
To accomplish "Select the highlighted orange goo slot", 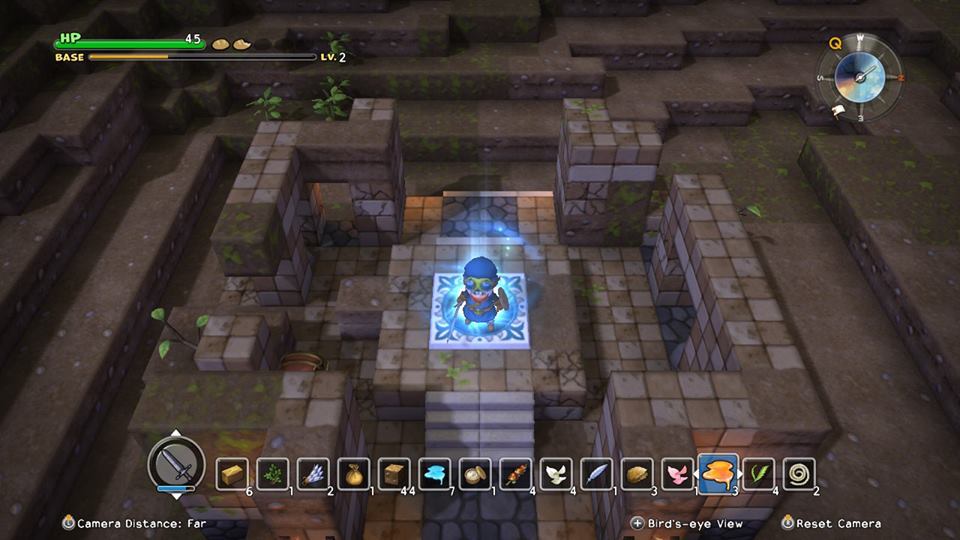I will (718, 472).
